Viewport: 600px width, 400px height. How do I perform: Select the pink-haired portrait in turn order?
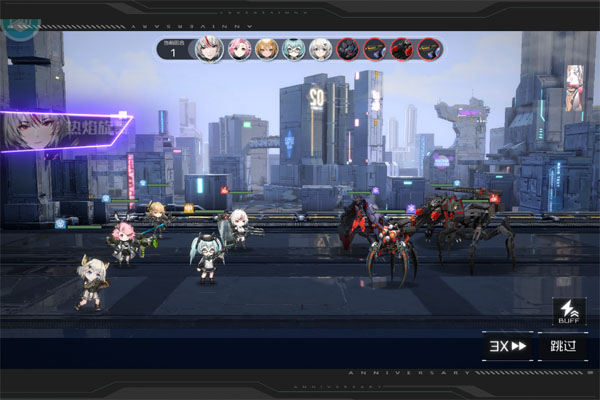[x=239, y=49]
